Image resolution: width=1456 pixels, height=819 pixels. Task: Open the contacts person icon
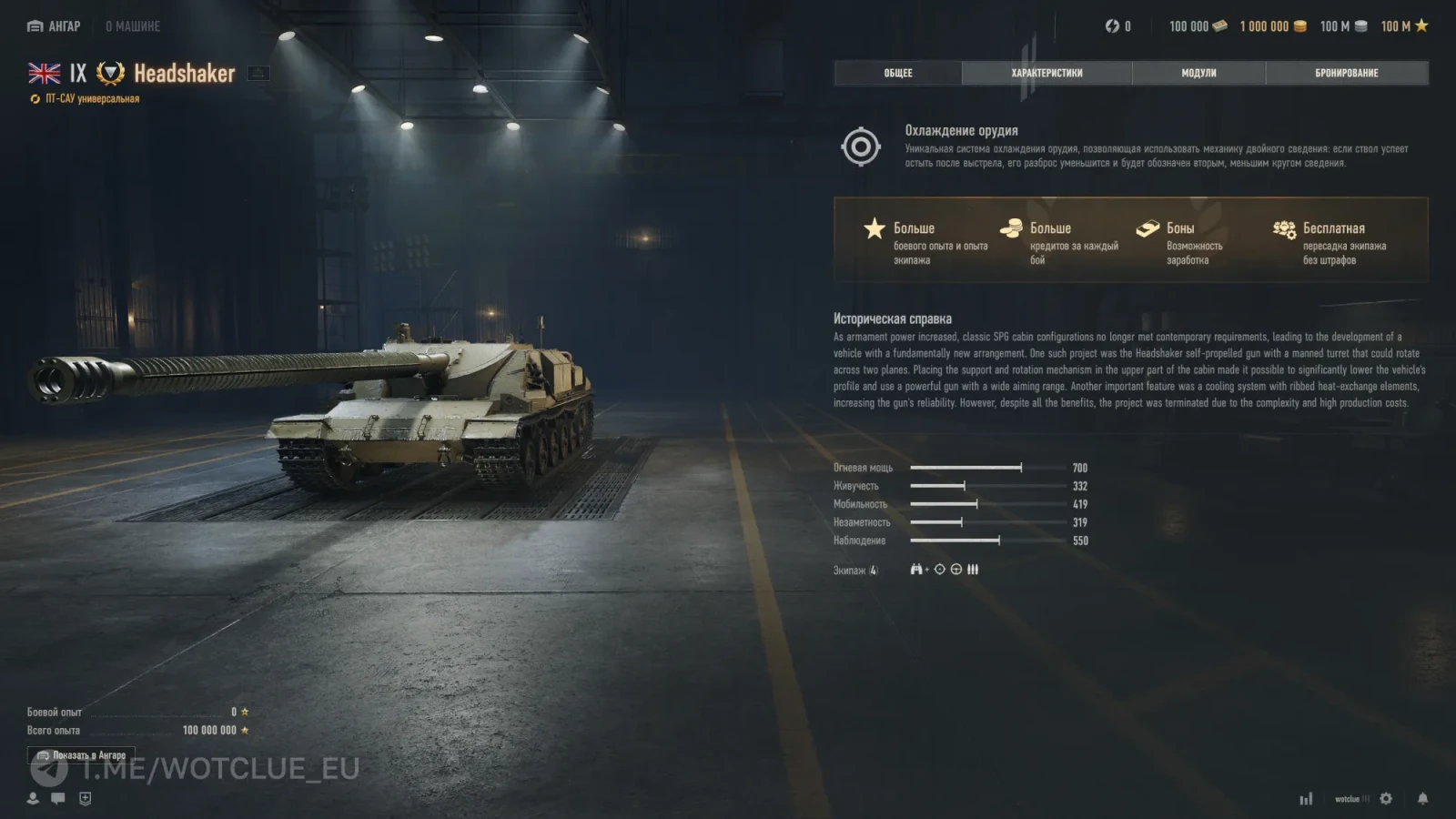[33, 798]
